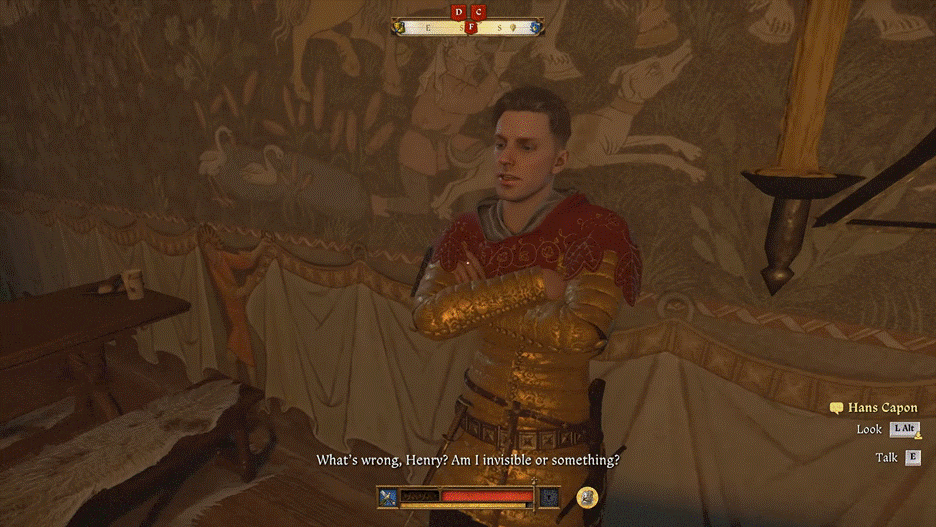Click the round gold status effect icon
This screenshot has width=936, height=527.
(x=588, y=496)
